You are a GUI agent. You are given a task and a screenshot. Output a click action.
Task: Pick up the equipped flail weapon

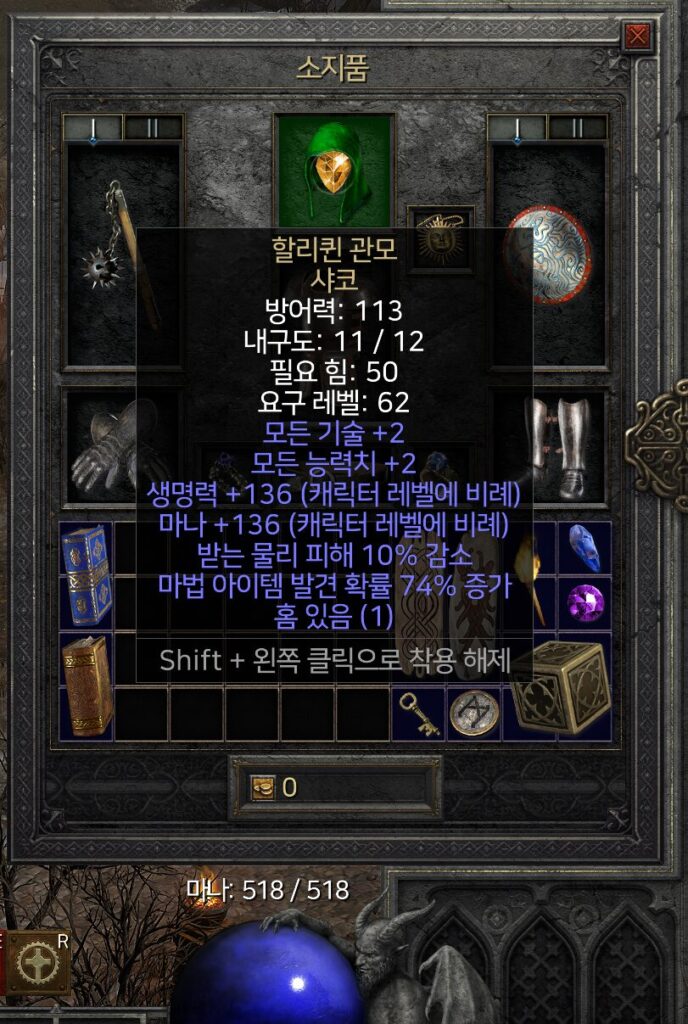tap(123, 253)
